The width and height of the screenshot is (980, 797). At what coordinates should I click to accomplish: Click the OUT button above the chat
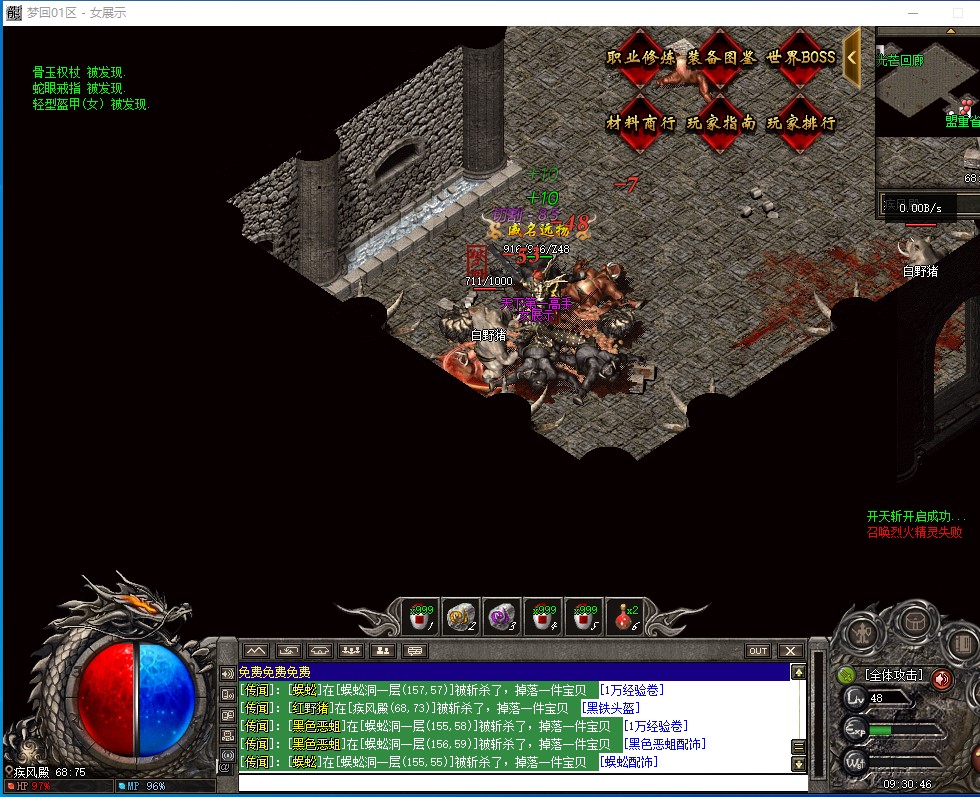click(758, 651)
